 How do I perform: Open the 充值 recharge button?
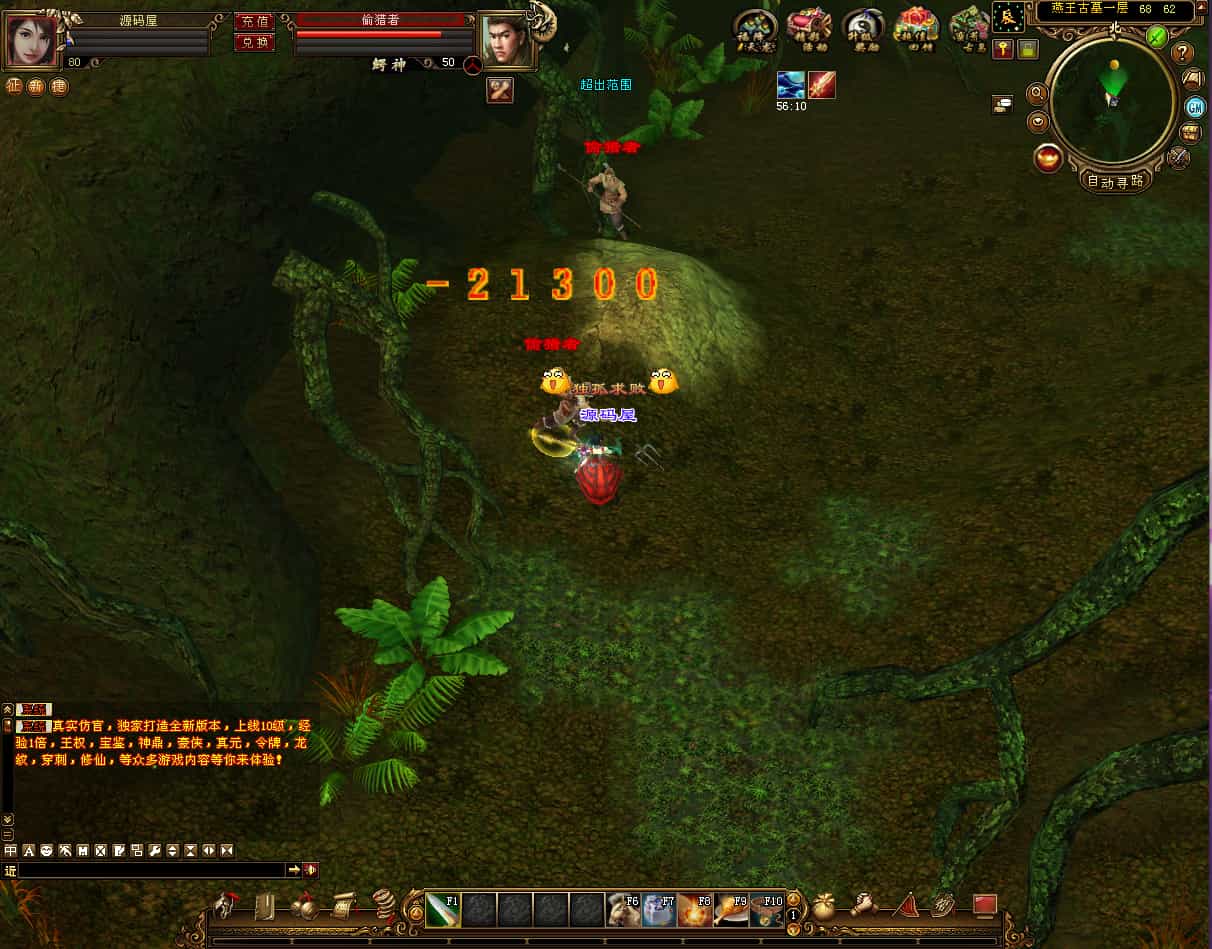click(254, 21)
